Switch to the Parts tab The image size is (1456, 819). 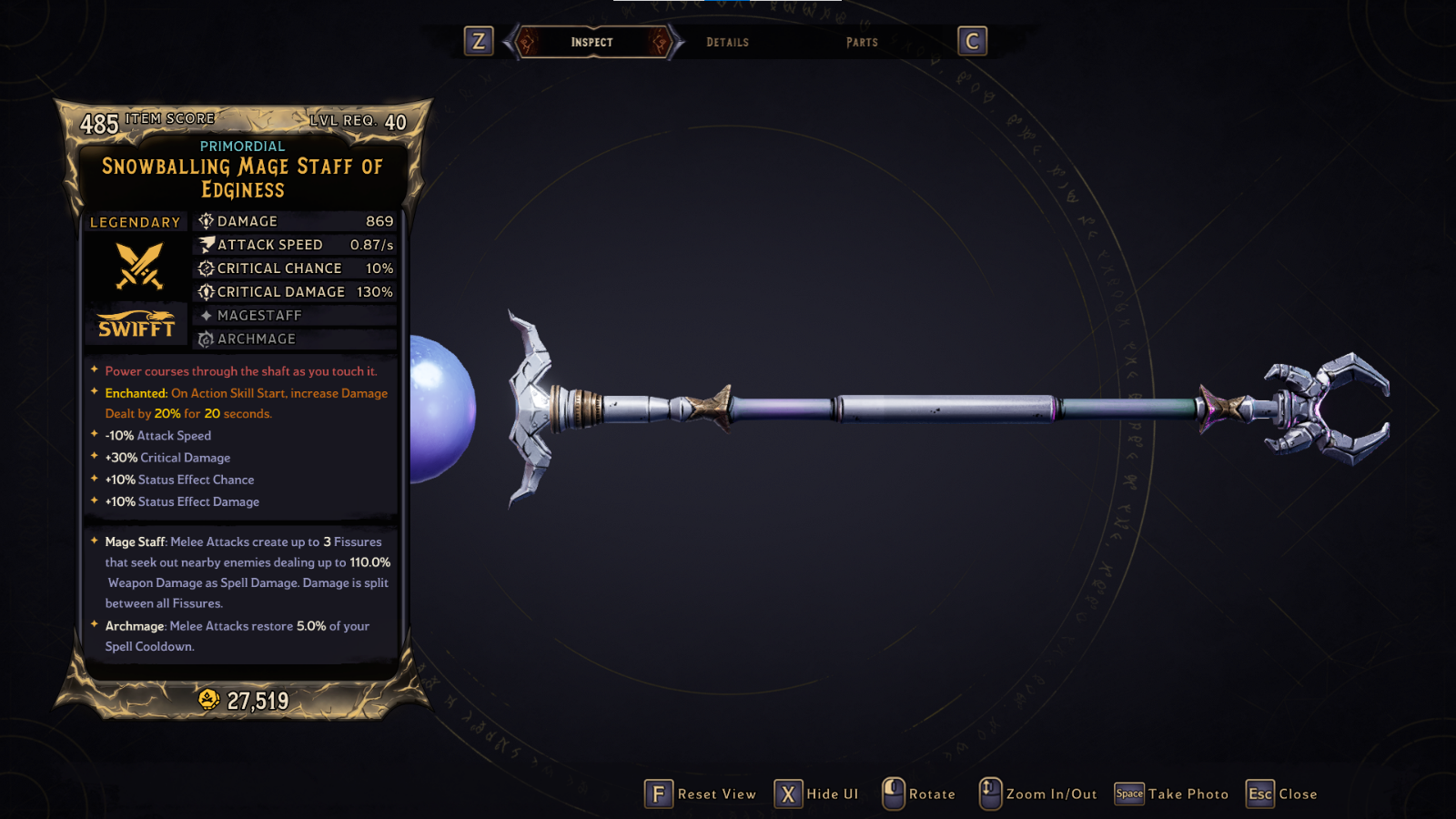point(862,42)
